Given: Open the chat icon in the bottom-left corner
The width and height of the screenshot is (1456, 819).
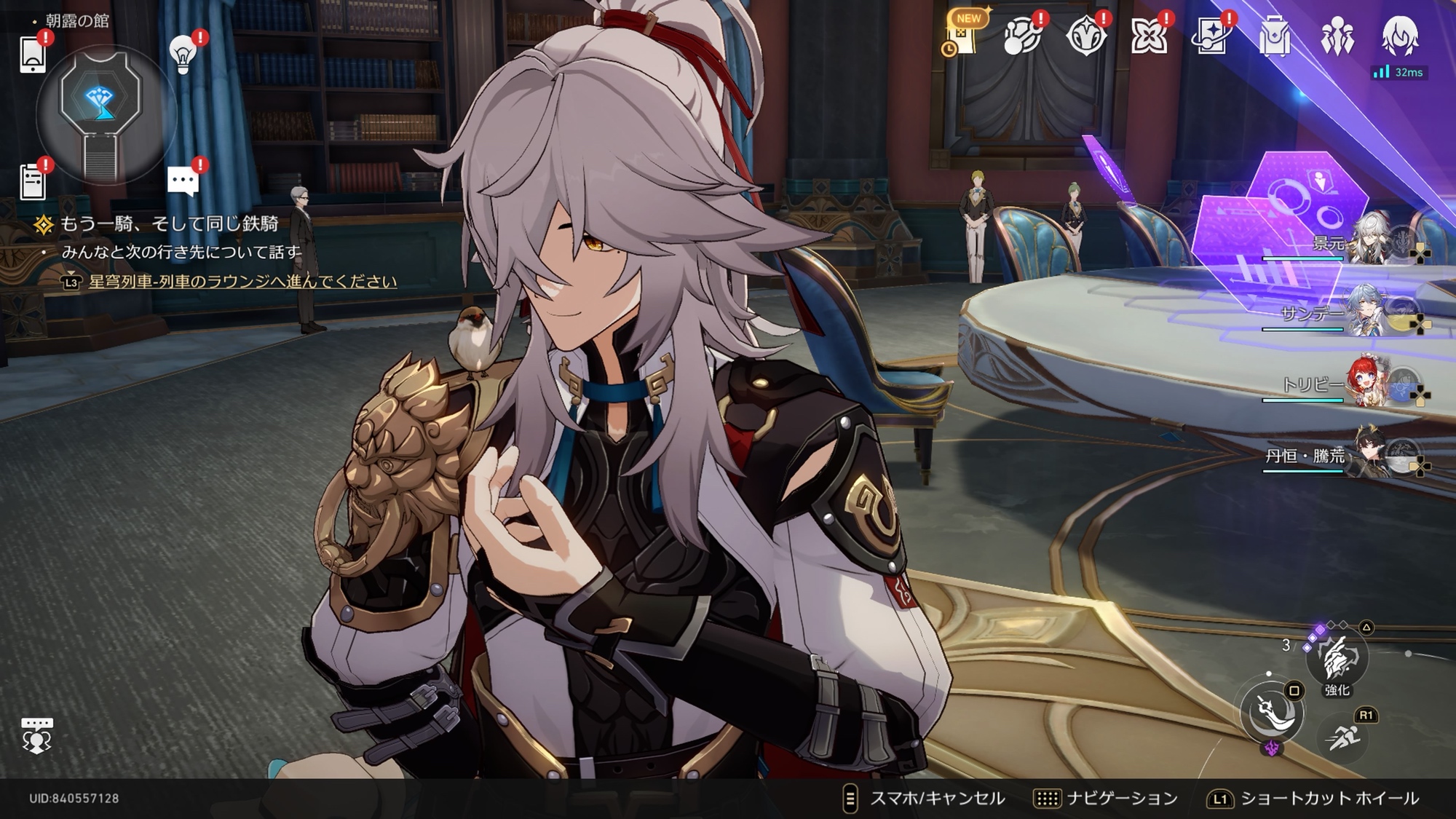Looking at the screenshot, I should (x=36, y=735).
